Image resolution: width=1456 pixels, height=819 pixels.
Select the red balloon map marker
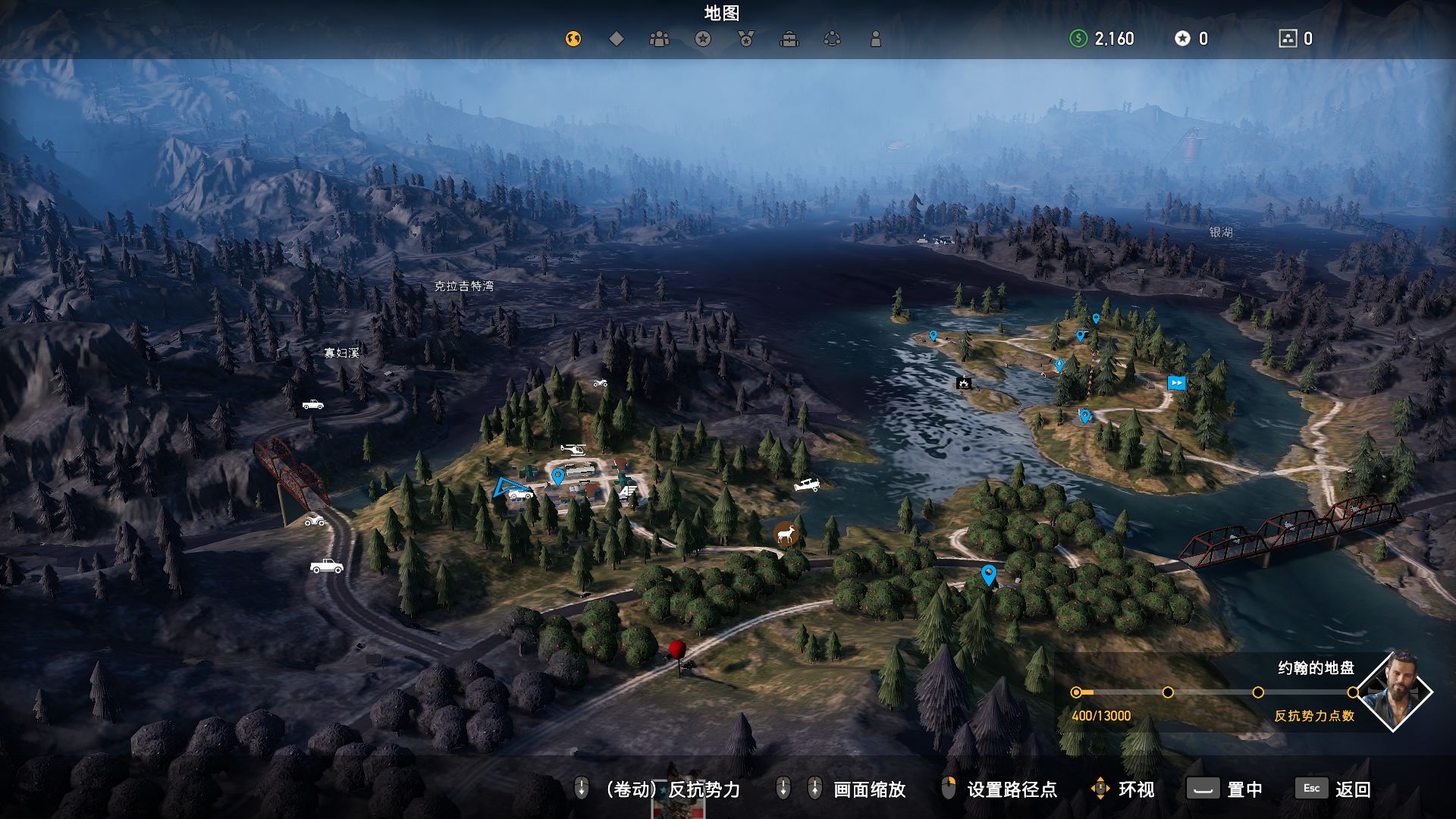point(677,650)
